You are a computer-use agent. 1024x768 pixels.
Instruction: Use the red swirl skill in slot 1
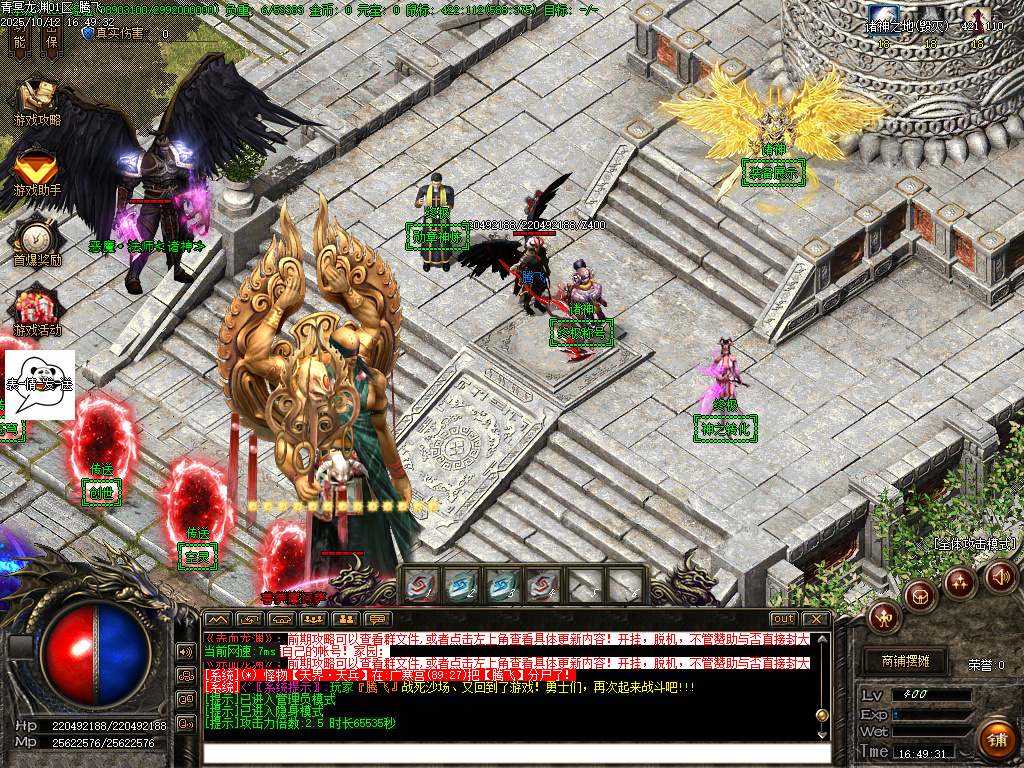point(421,586)
